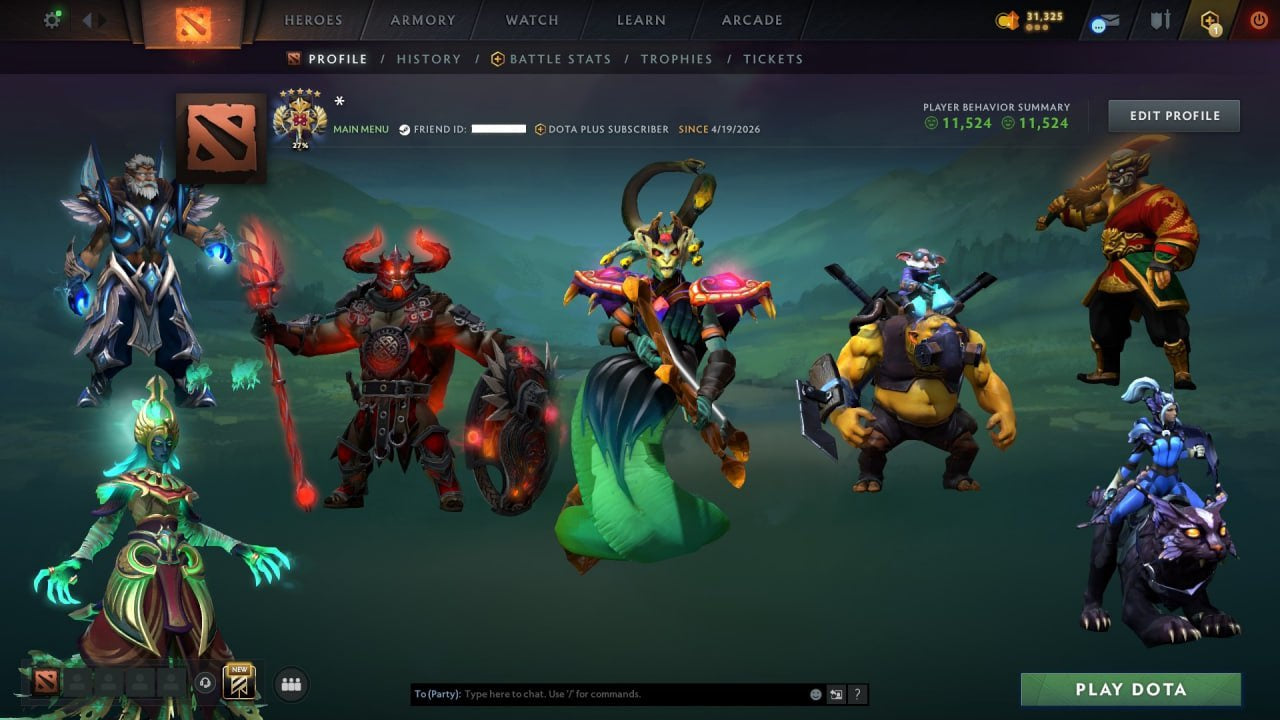The height and width of the screenshot is (720, 1280).
Task: Click the power button to exit Dota 2
Action: [x=1259, y=20]
